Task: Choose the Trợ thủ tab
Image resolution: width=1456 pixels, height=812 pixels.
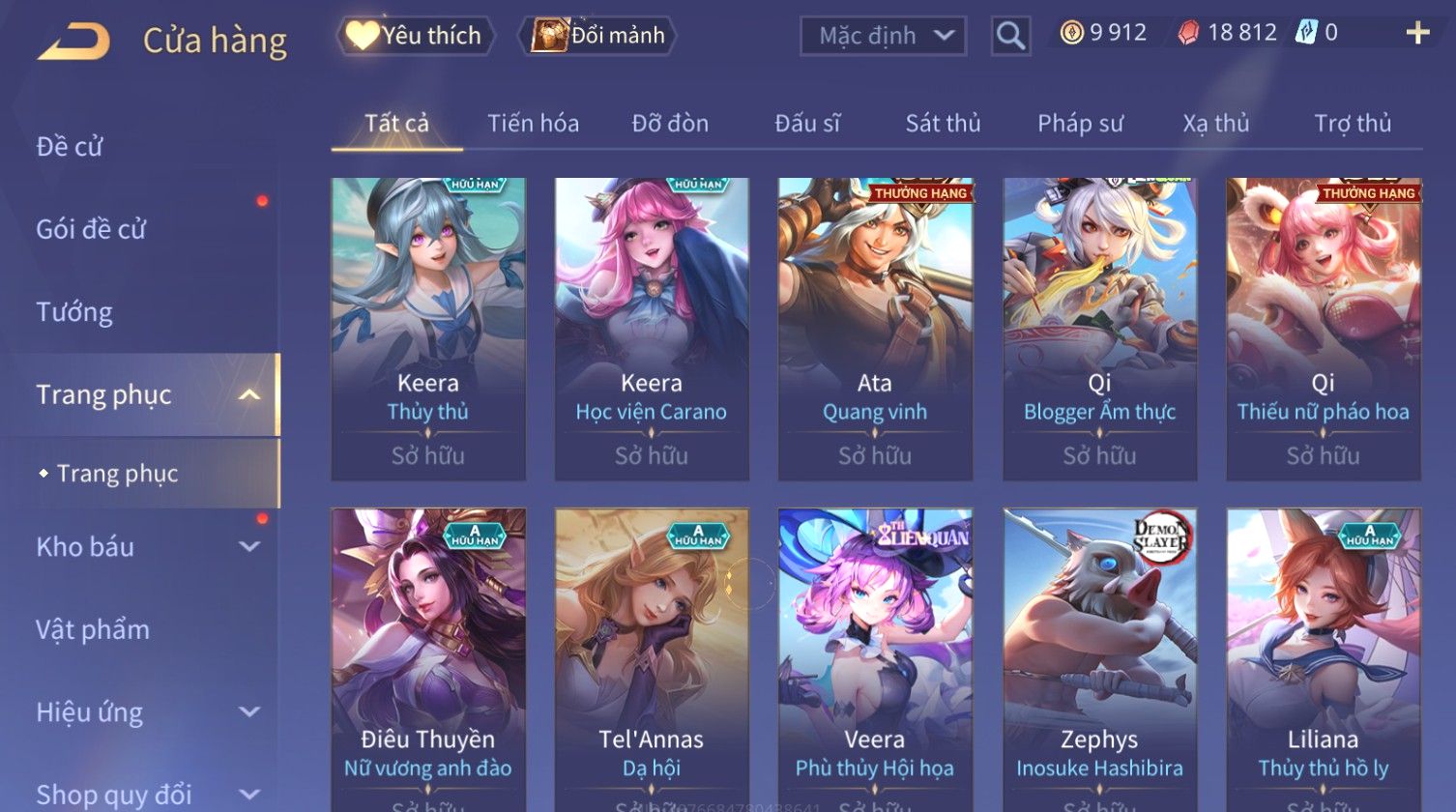Action: [x=1352, y=124]
